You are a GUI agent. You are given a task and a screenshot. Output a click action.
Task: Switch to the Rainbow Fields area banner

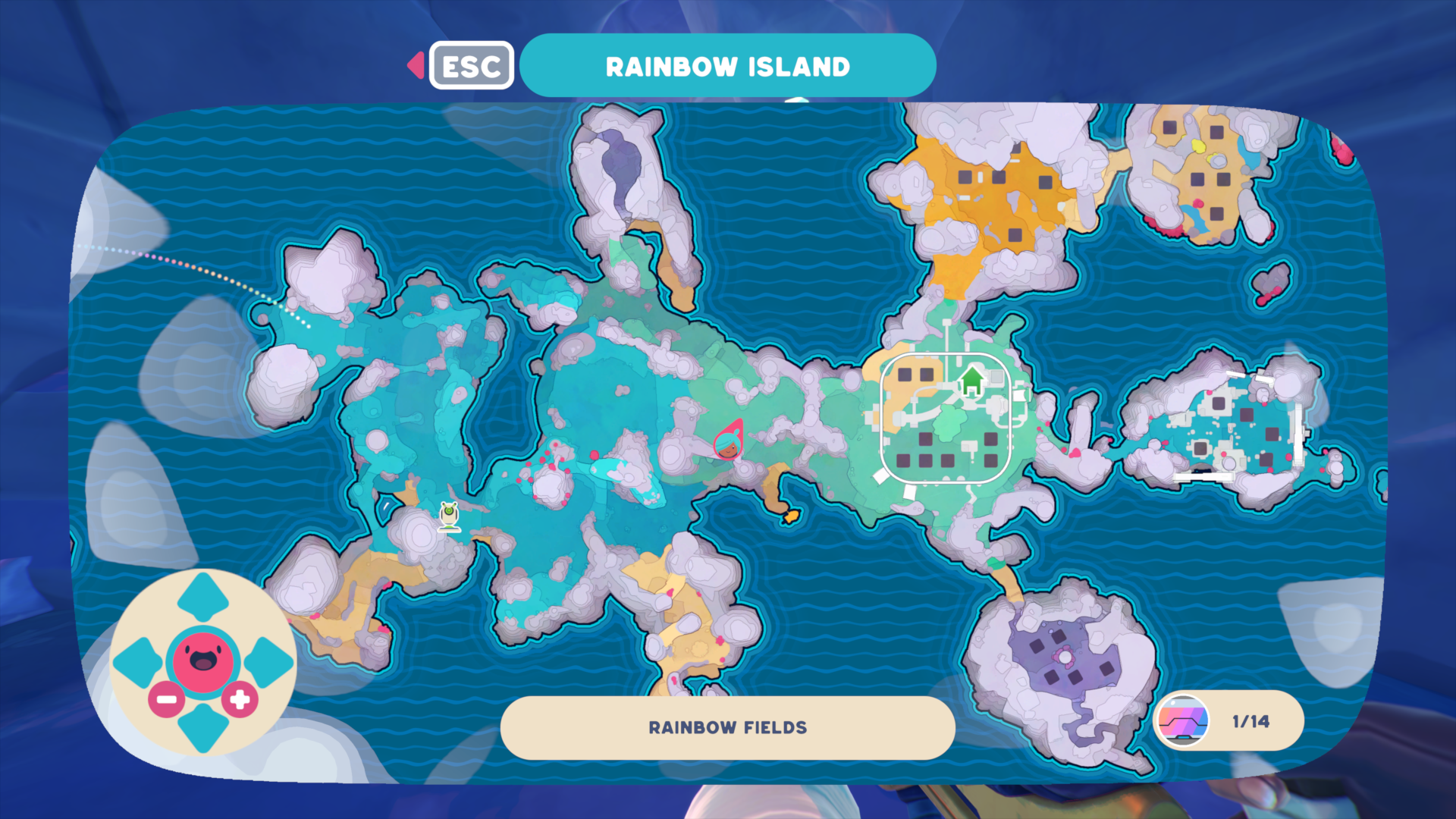click(726, 727)
